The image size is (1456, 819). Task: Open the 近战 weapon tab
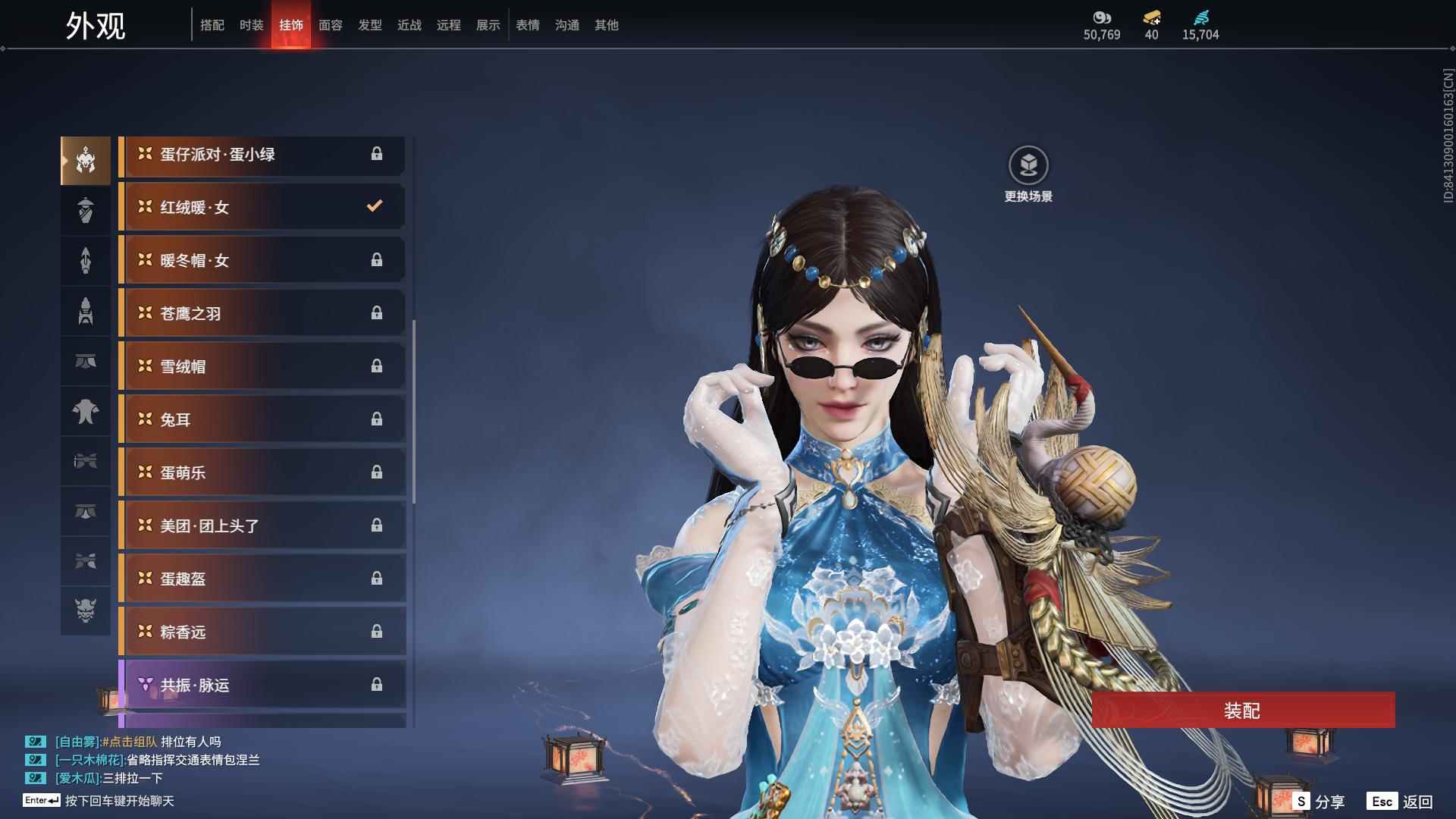click(409, 25)
